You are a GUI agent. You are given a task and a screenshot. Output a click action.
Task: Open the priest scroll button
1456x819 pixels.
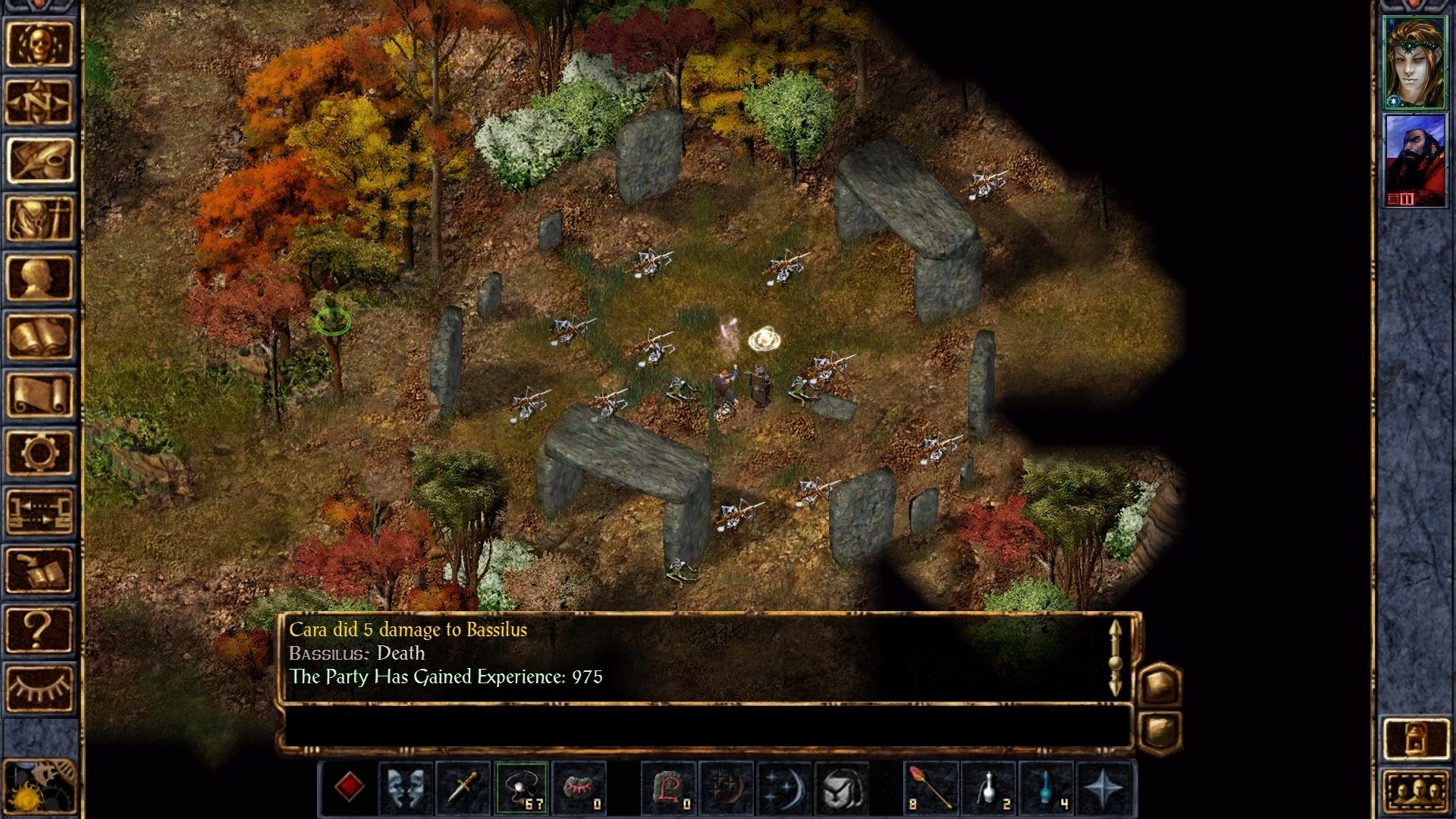(x=39, y=394)
